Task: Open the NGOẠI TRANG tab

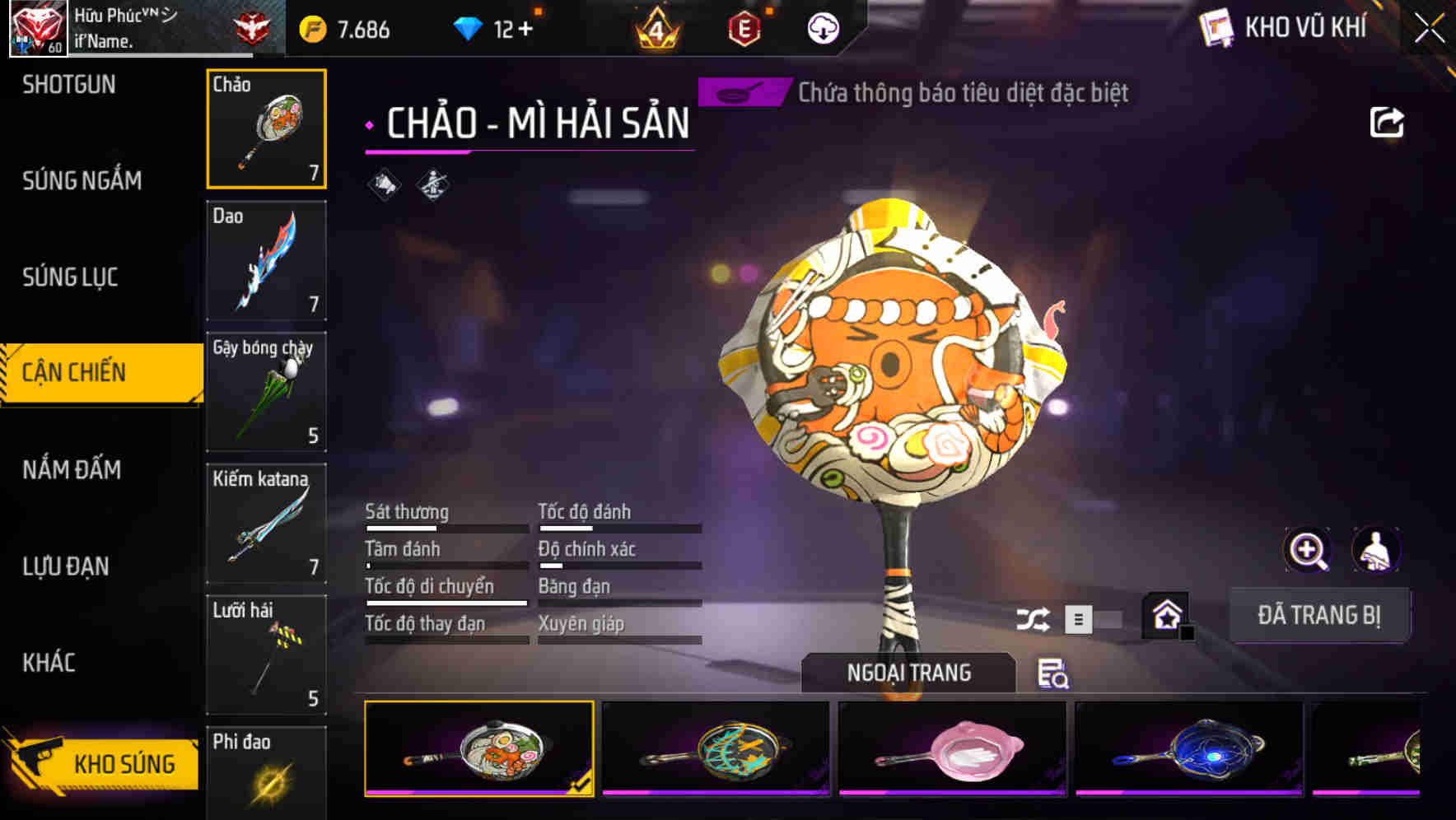Action: (908, 672)
